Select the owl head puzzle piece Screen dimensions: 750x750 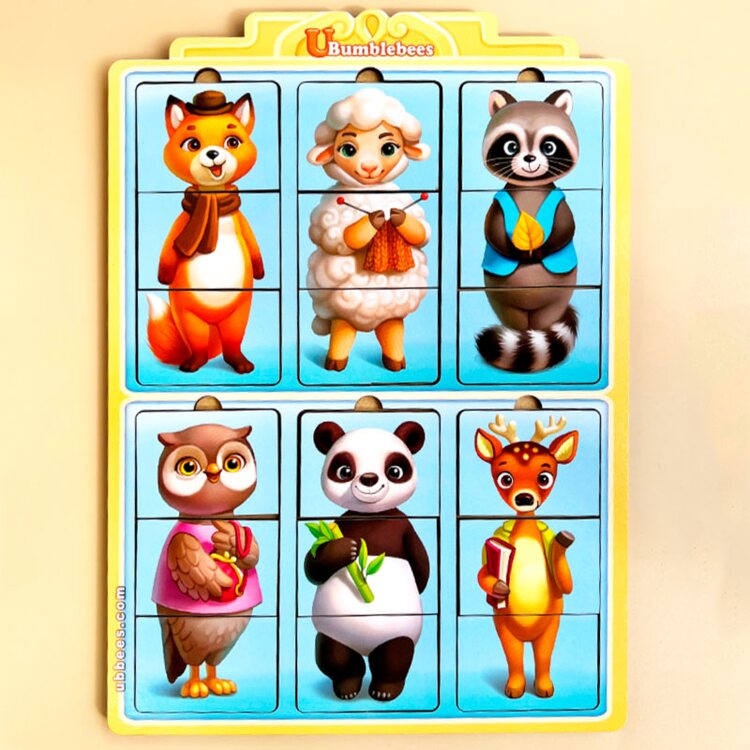click(208, 463)
